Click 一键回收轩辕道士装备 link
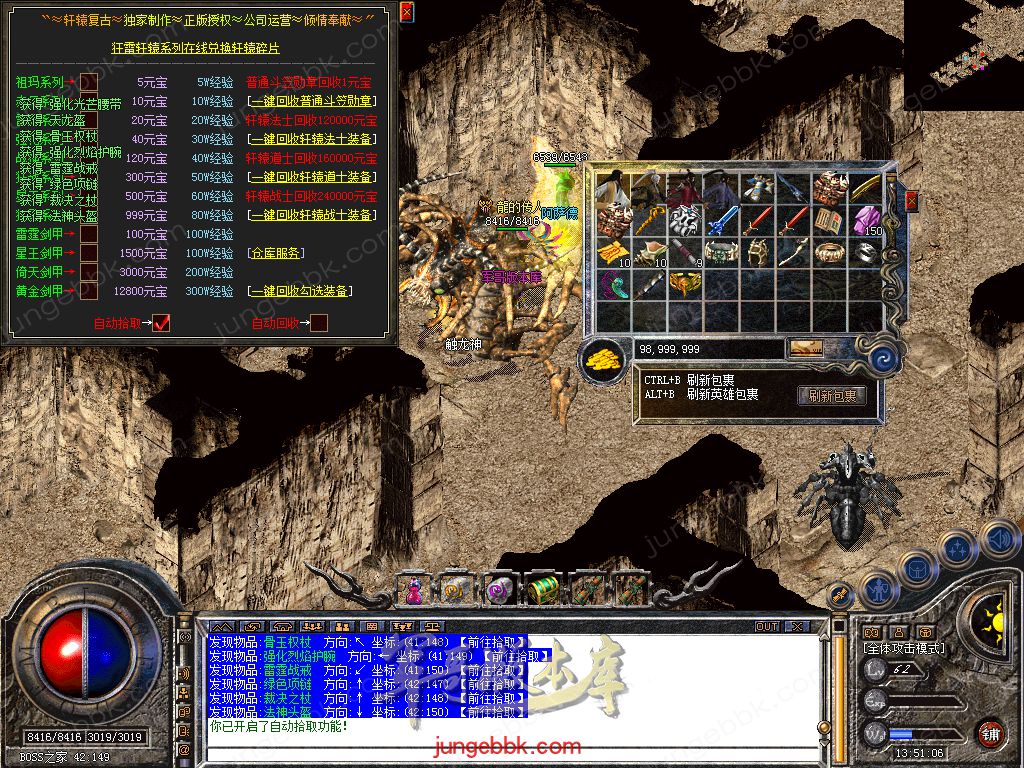1024x768 pixels. pos(312,177)
